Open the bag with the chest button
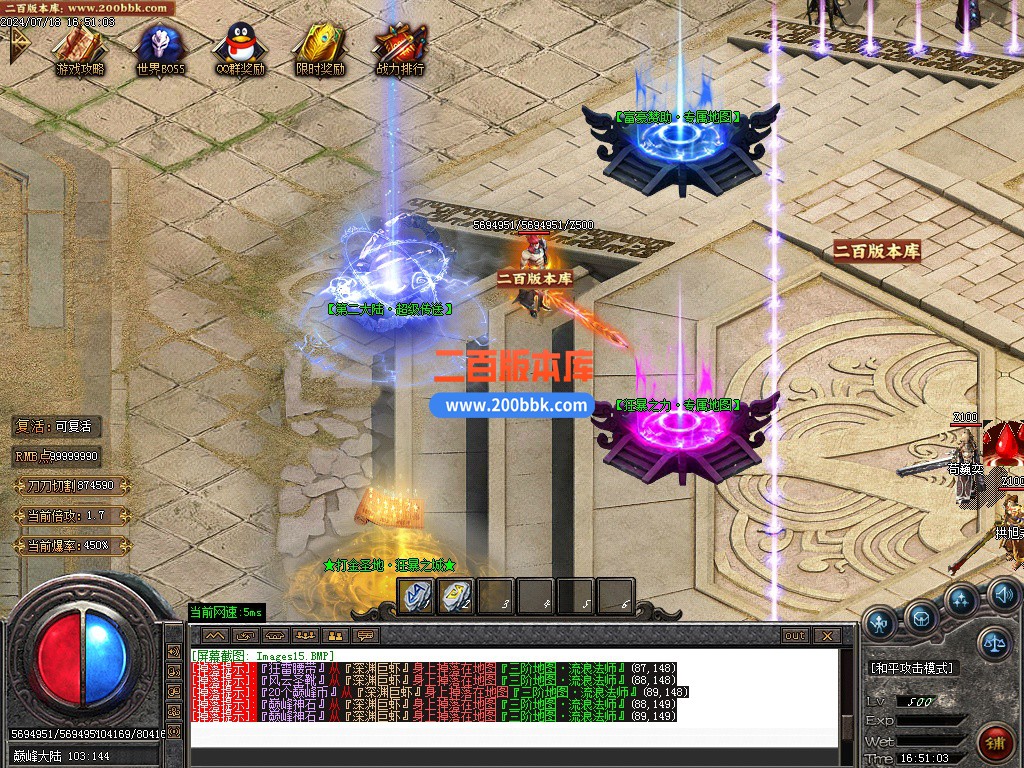Image resolution: width=1024 pixels, height=768 pixels. tap(921, 617)
